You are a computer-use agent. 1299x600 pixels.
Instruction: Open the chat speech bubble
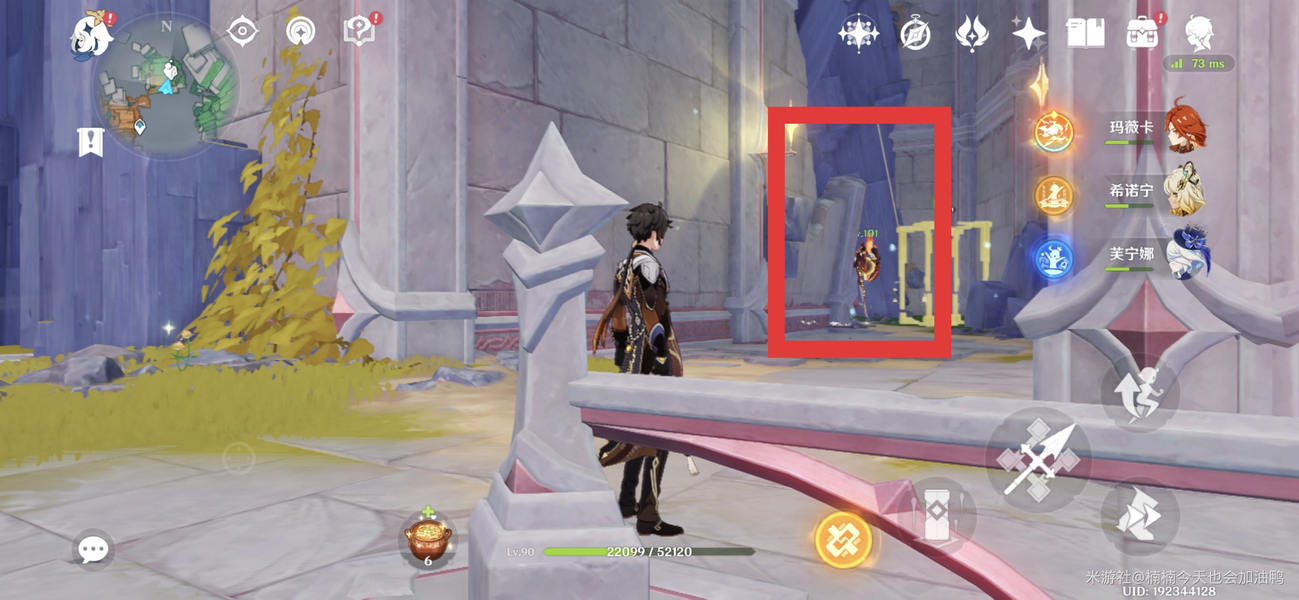(93, 548)
